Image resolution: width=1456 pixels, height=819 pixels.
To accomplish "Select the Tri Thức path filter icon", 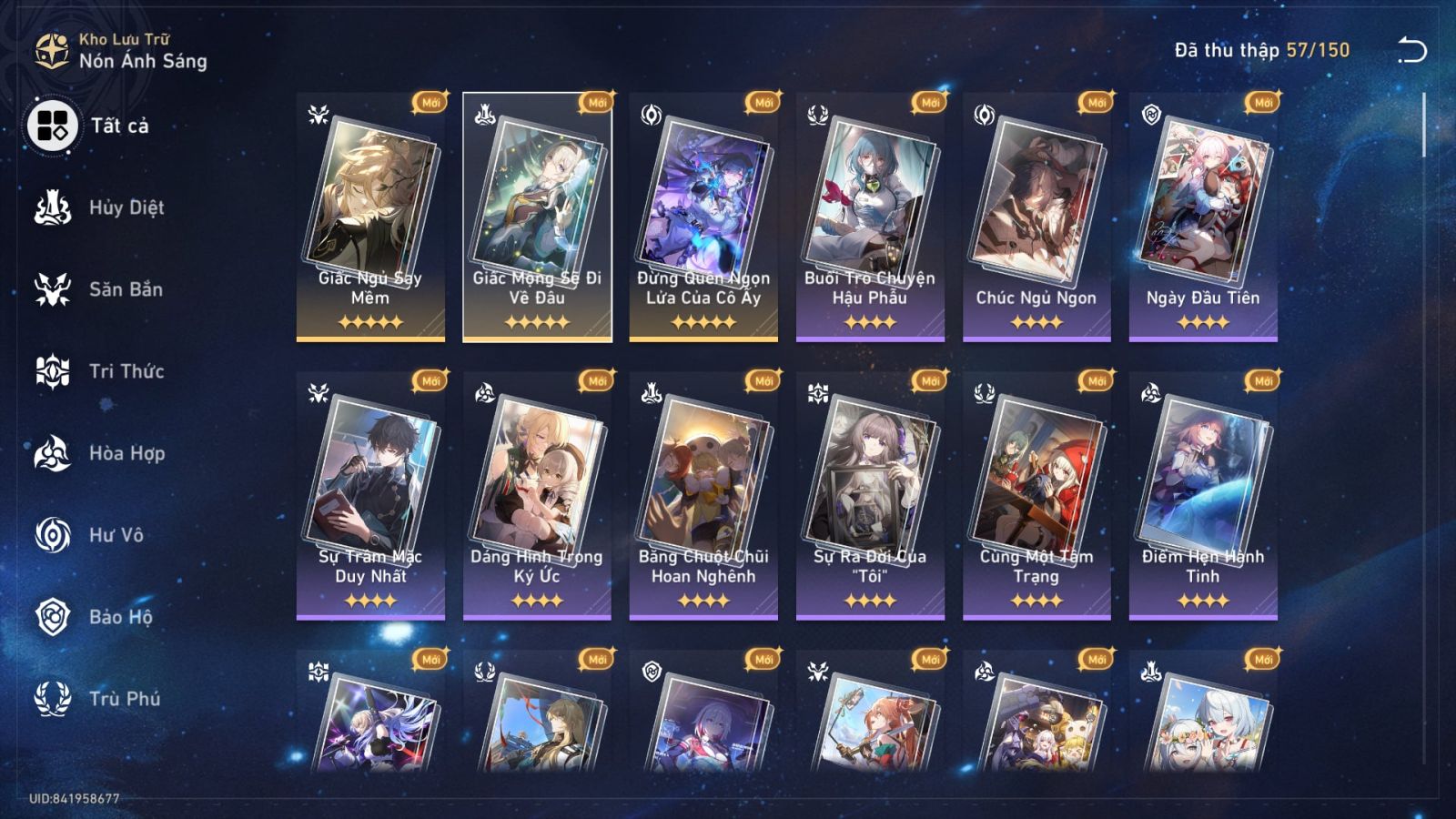I will pyautogui.click(x=53, y=371).
